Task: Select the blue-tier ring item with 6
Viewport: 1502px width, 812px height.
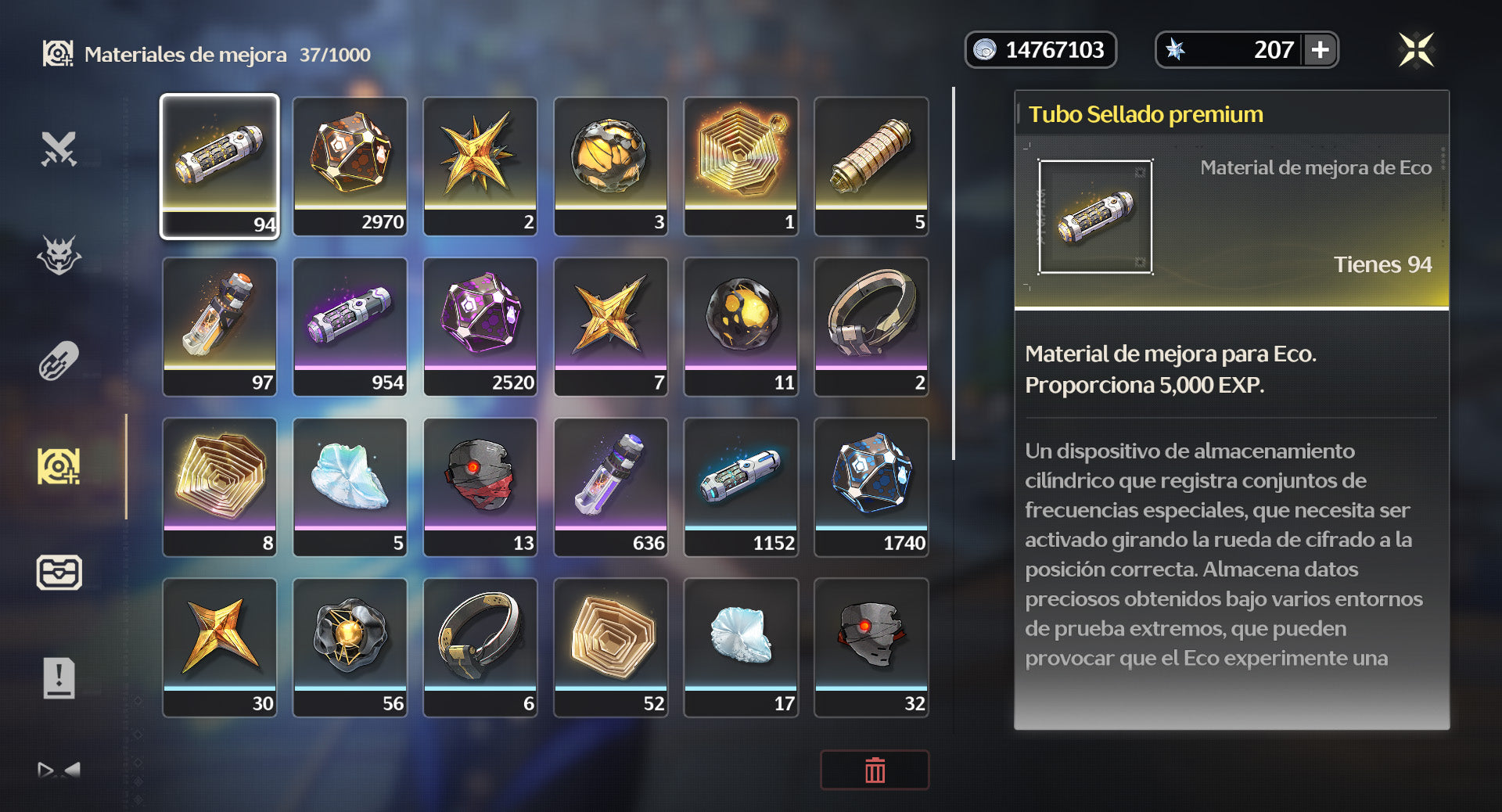Action: [x=480, y=646]
